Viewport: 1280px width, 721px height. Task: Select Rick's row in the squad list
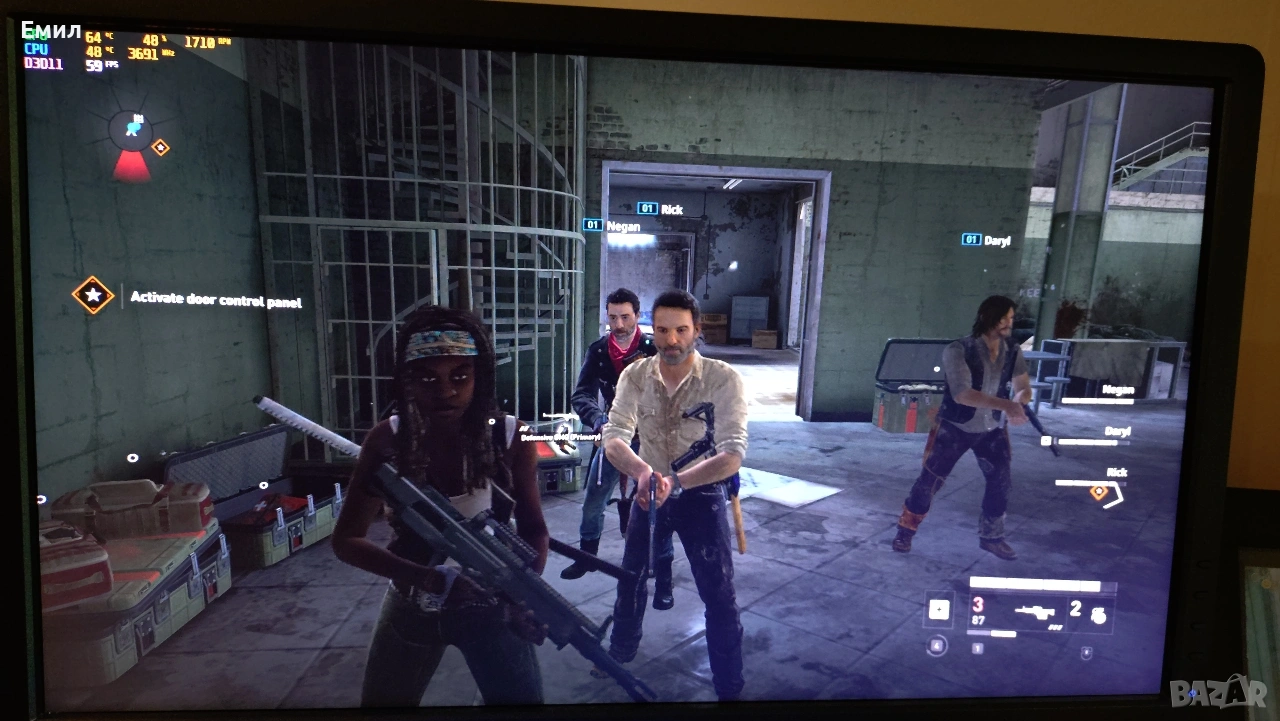pos(1095,478)
